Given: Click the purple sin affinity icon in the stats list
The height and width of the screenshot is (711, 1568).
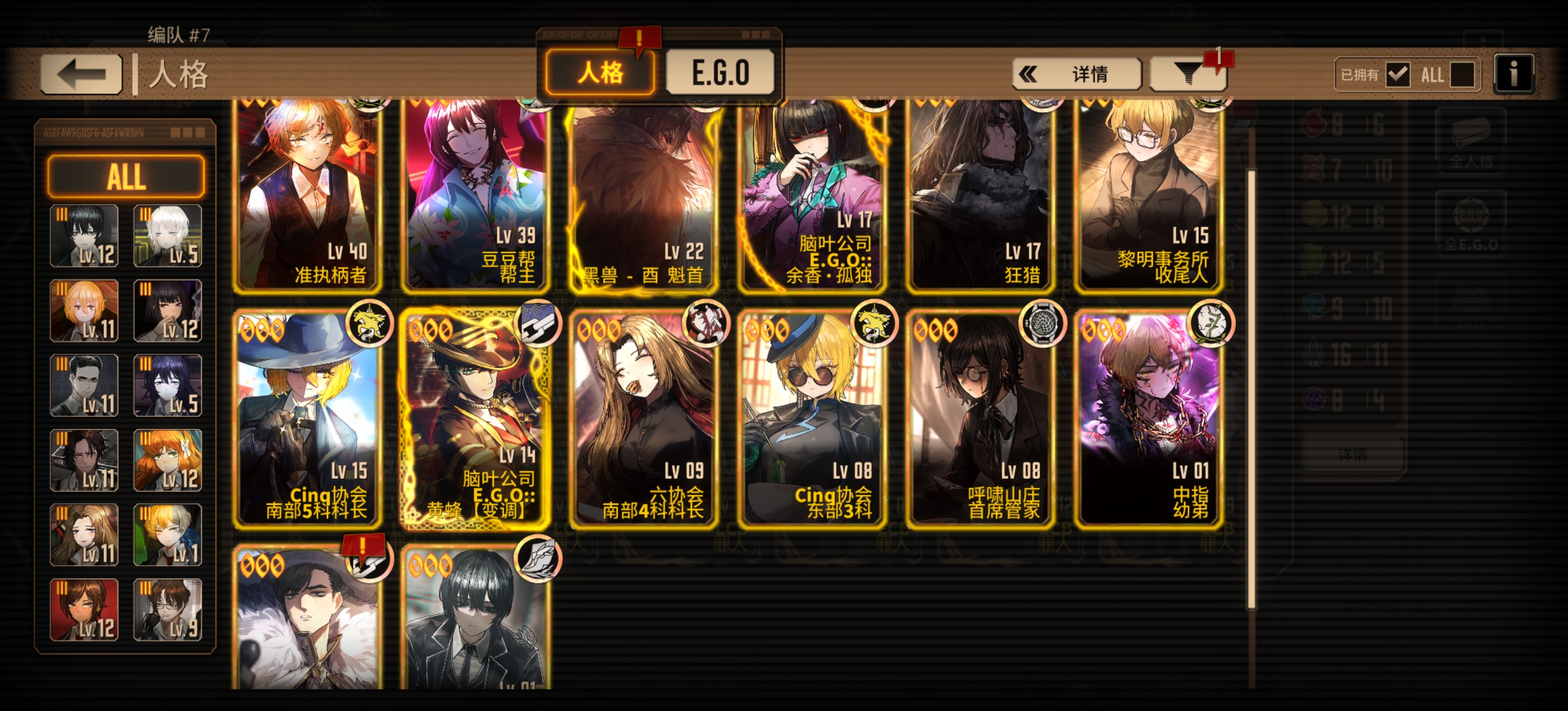Looking at the screenshot, I should point(1314,400).
